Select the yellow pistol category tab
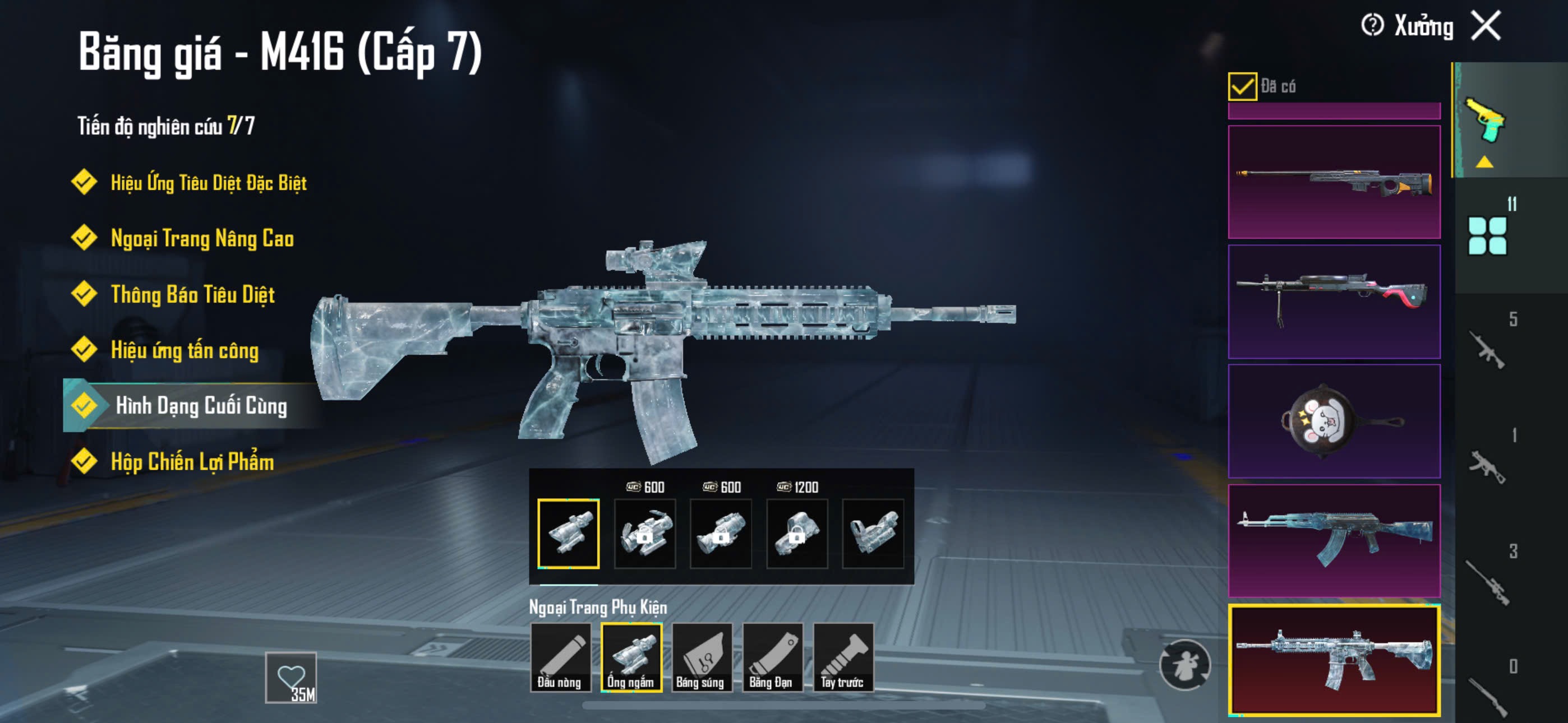1568x723 pixels. point(1485,121)
